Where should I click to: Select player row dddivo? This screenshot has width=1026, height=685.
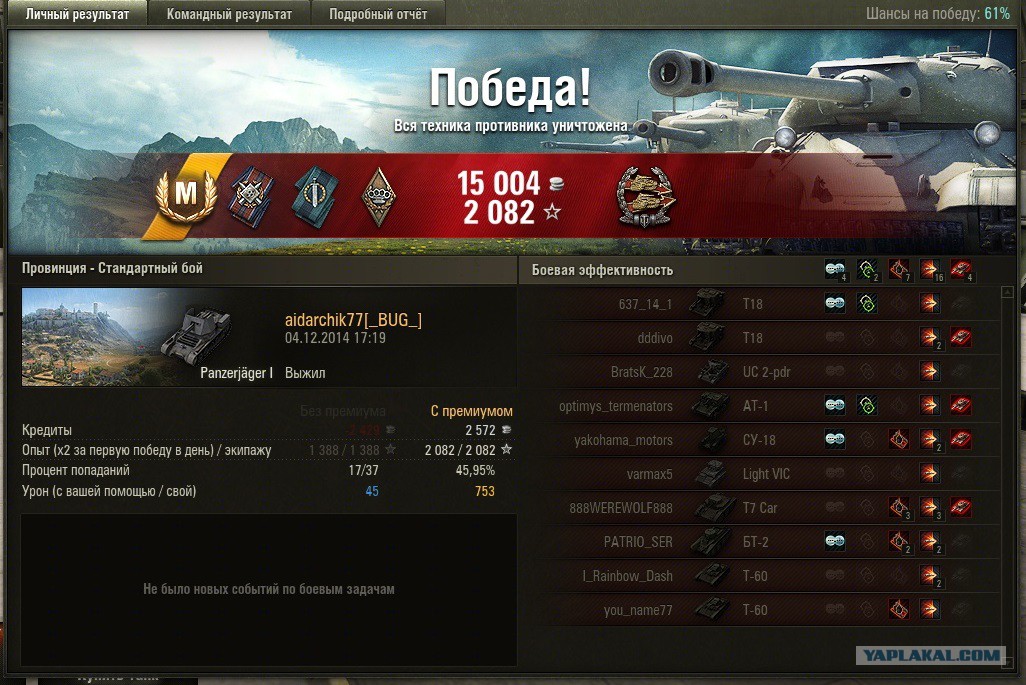(x=651, y=338)
